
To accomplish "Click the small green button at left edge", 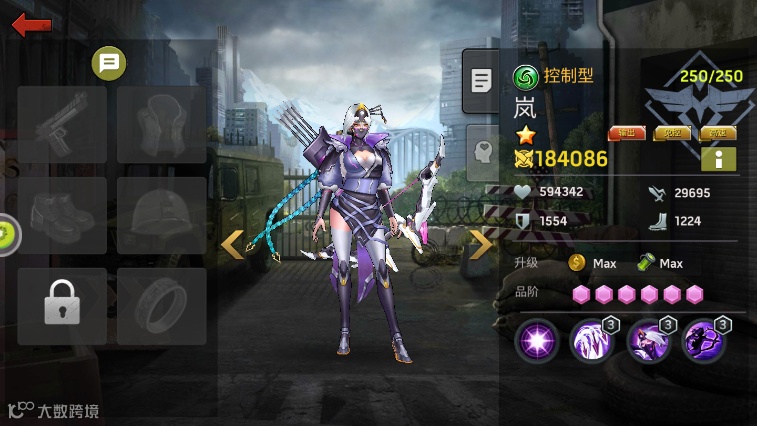I will pyautogui.click(x=5, y=234).
